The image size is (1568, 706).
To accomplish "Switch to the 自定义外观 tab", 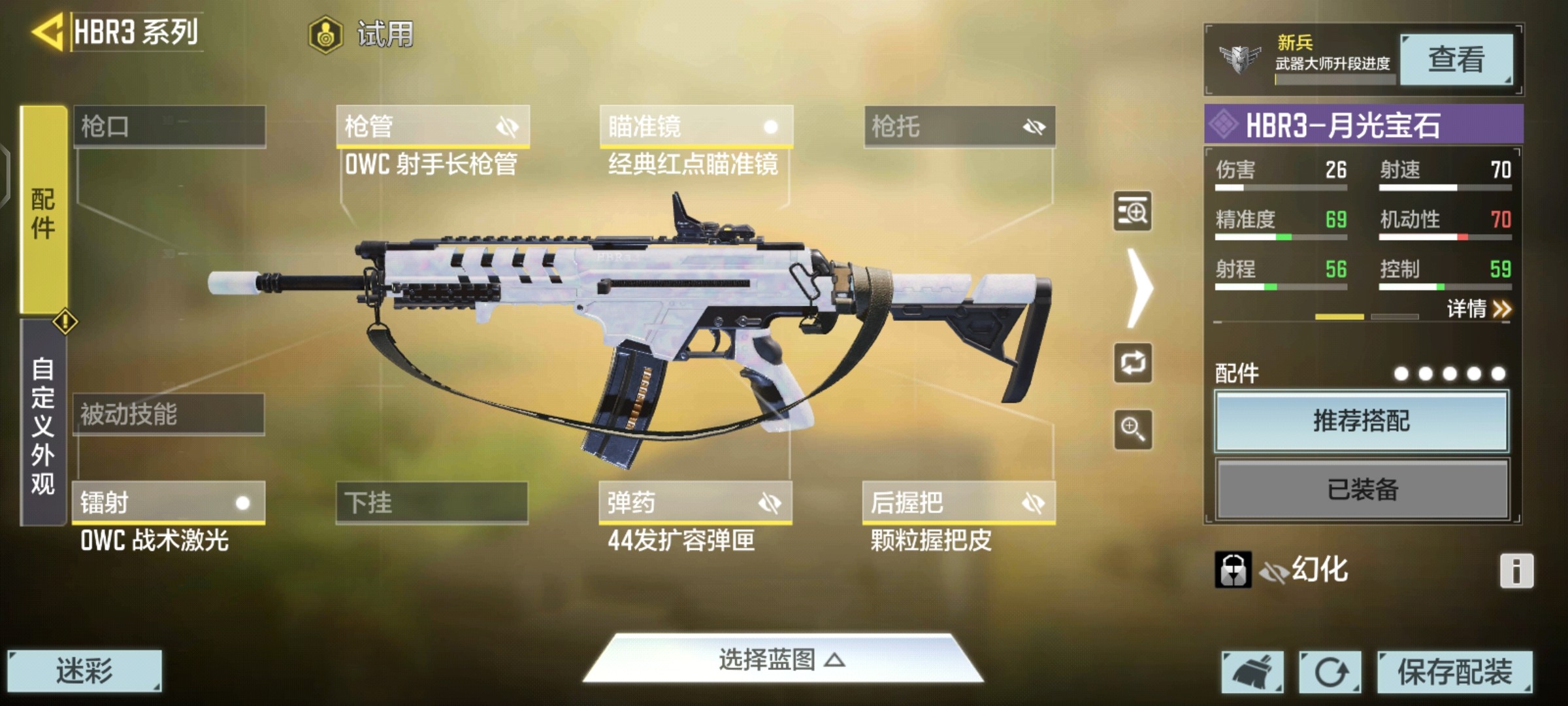I will (43, 425).
